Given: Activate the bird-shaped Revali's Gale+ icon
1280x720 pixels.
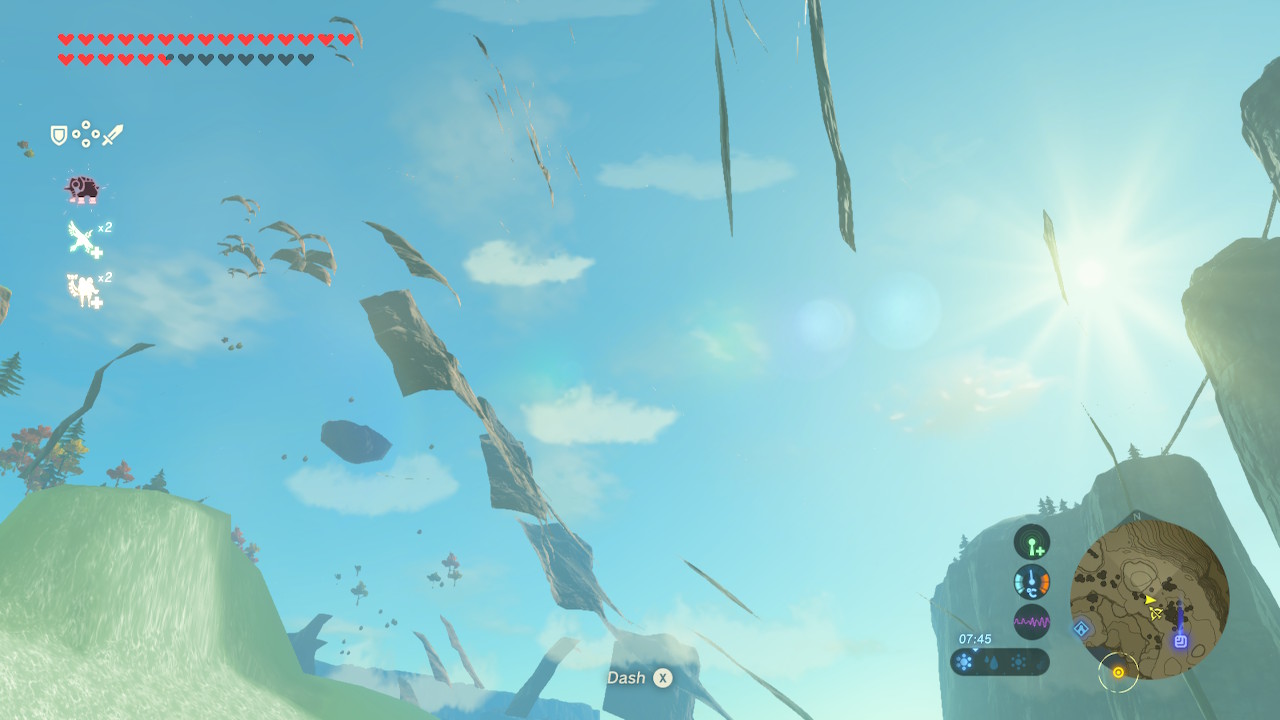Looking at the screenshot, I should click(83, 238).
